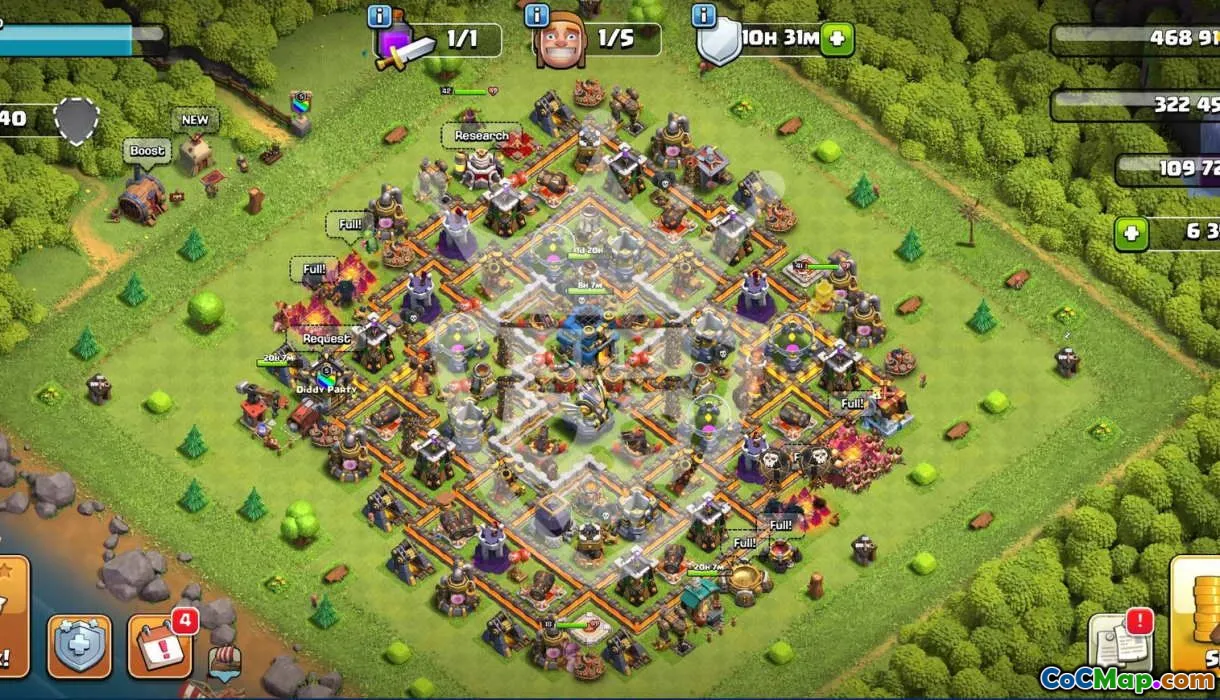
Task: Show info for the builder face counter
Action: coord(537,16)
